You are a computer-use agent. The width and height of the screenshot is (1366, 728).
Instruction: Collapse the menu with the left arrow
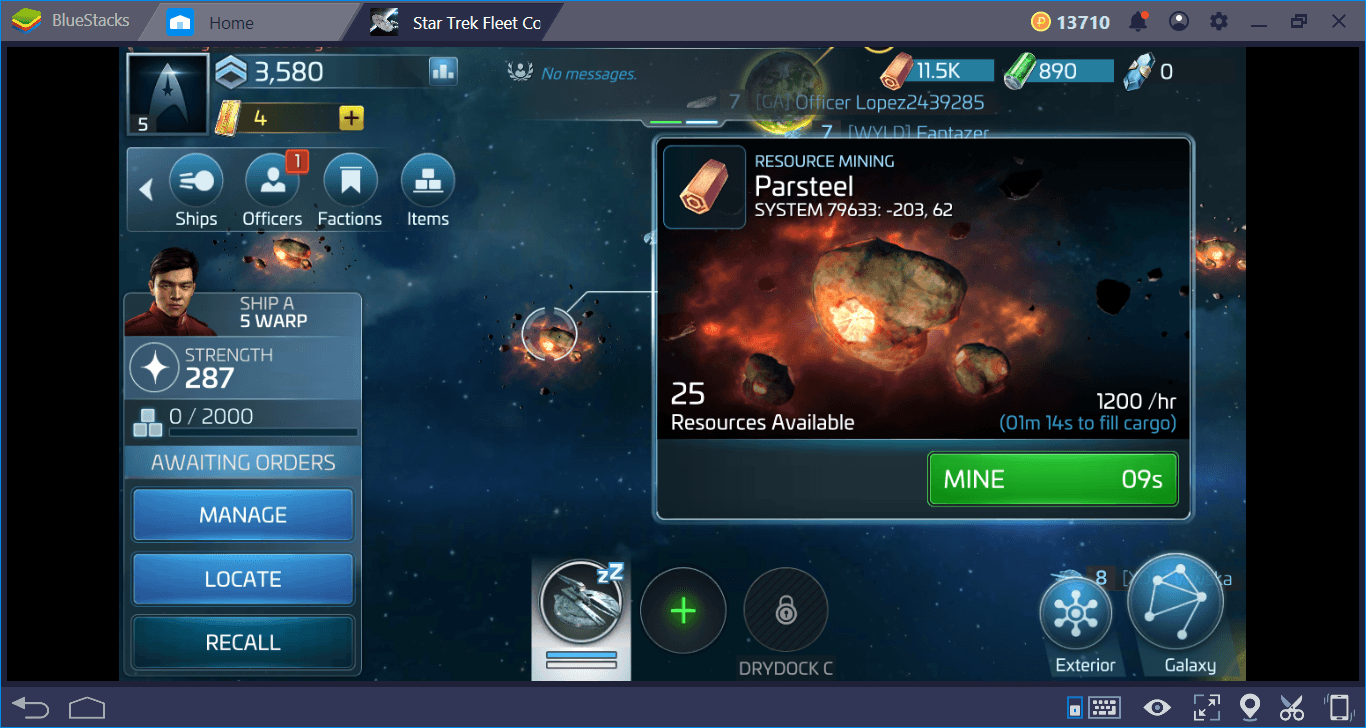[146, 189]
